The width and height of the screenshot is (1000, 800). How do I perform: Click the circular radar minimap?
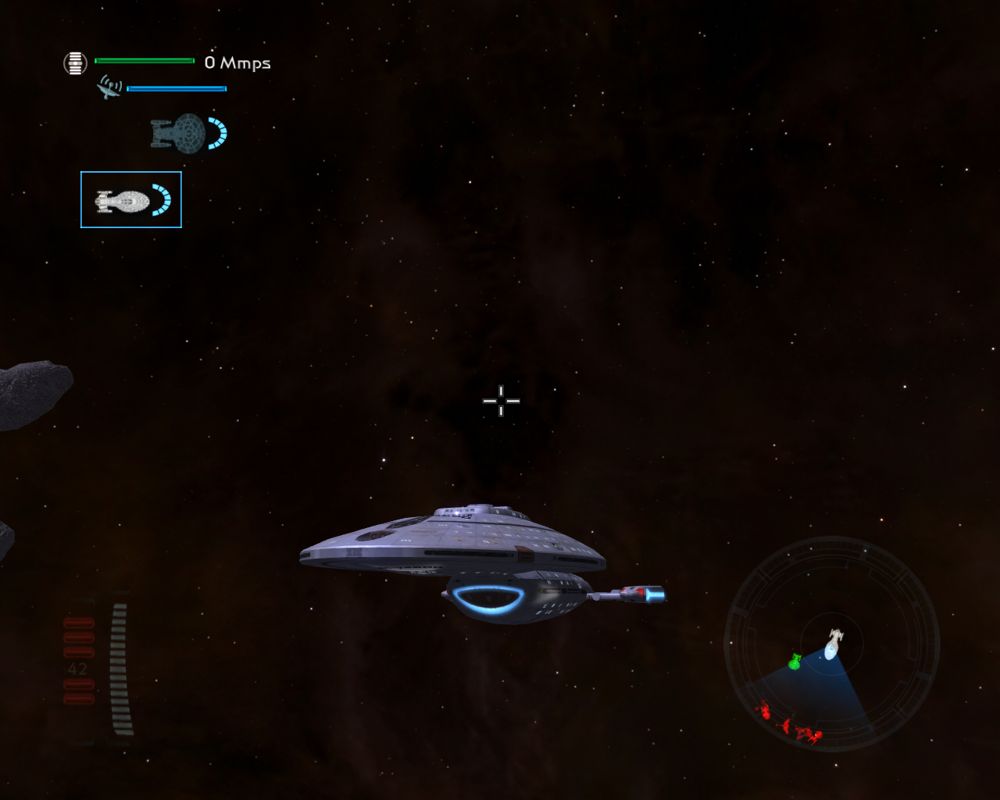(831, 645)
